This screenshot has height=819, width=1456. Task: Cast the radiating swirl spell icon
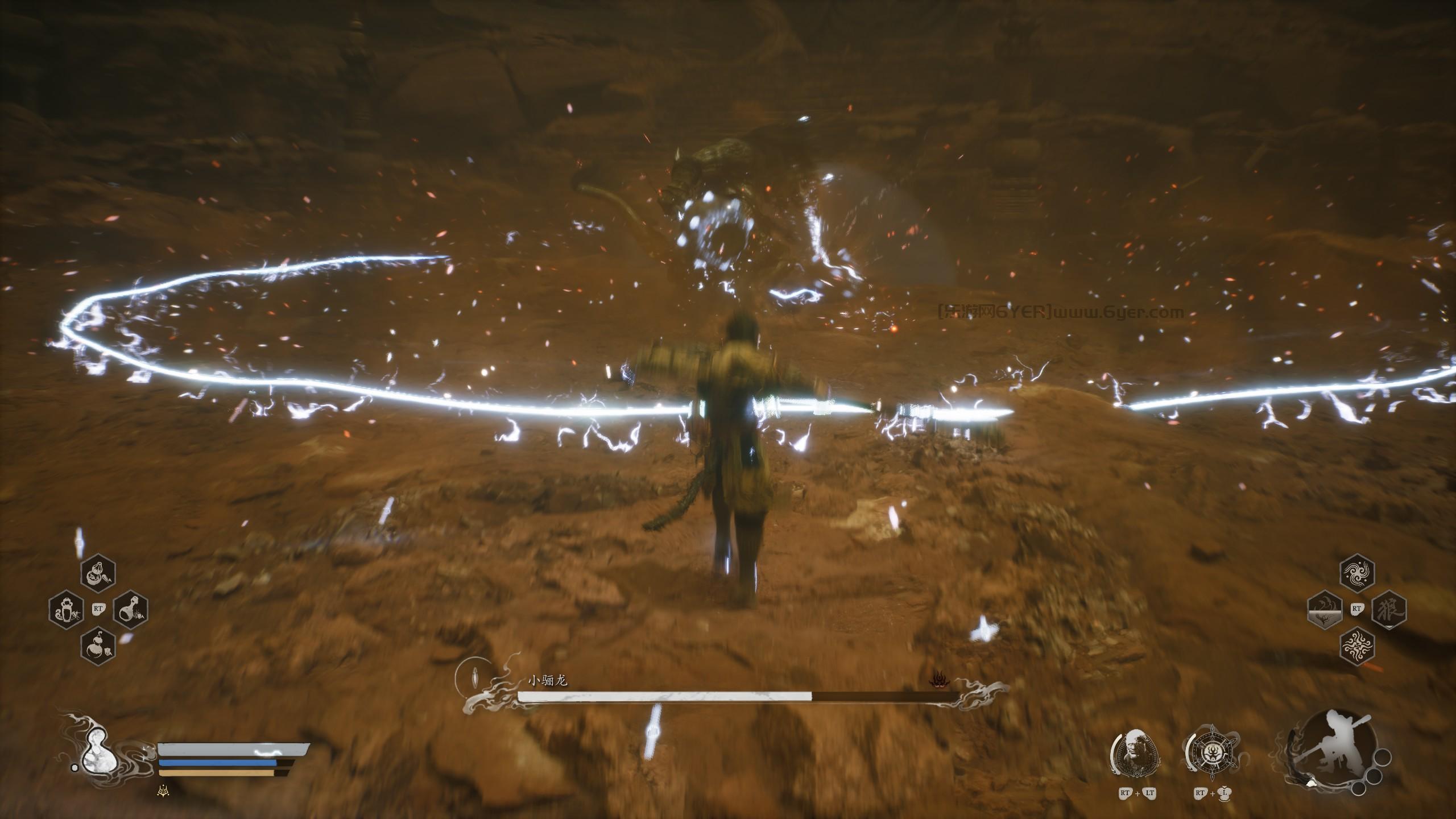(x=1357, y=644)
